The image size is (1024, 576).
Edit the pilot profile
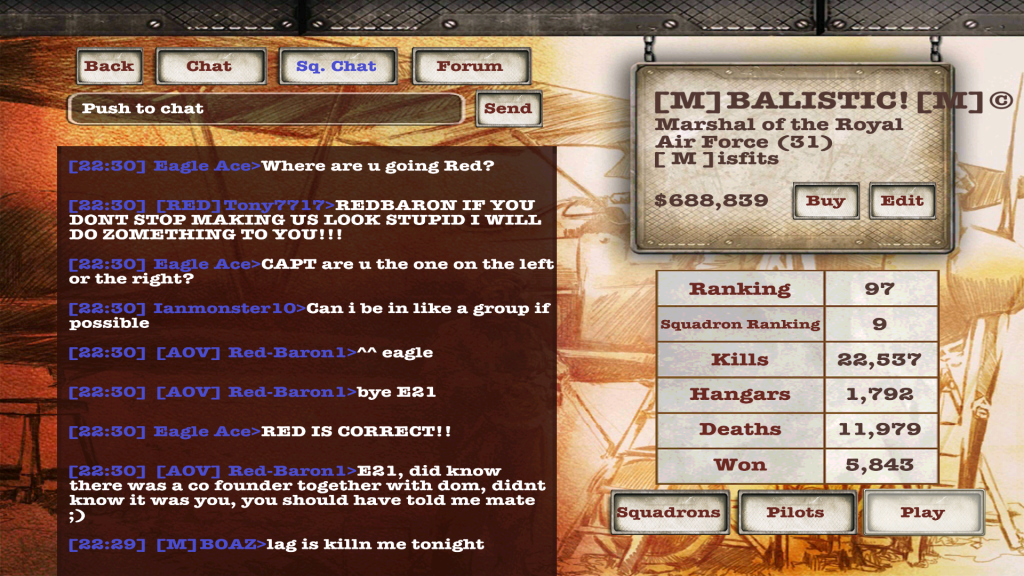point(901,201)
